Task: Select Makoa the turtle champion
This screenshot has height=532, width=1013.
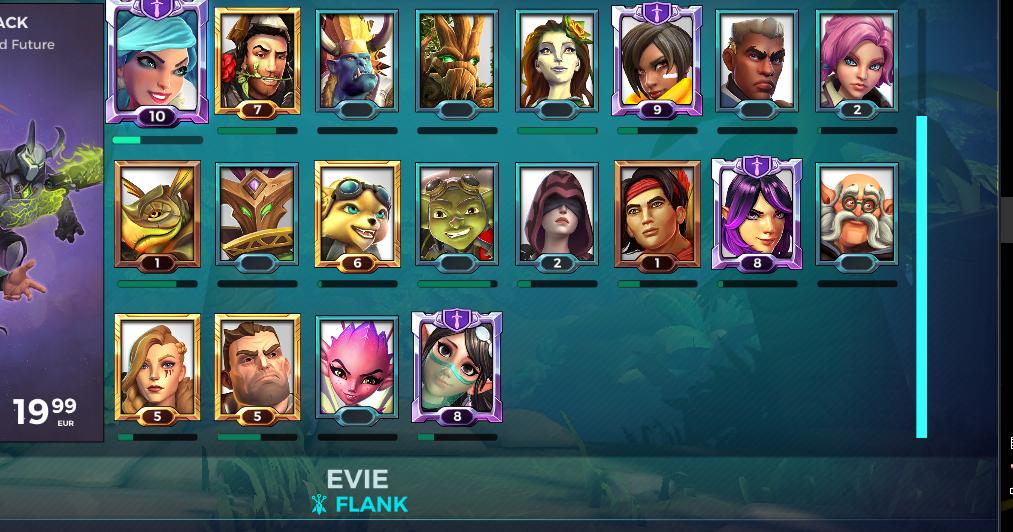Action: 157,212
